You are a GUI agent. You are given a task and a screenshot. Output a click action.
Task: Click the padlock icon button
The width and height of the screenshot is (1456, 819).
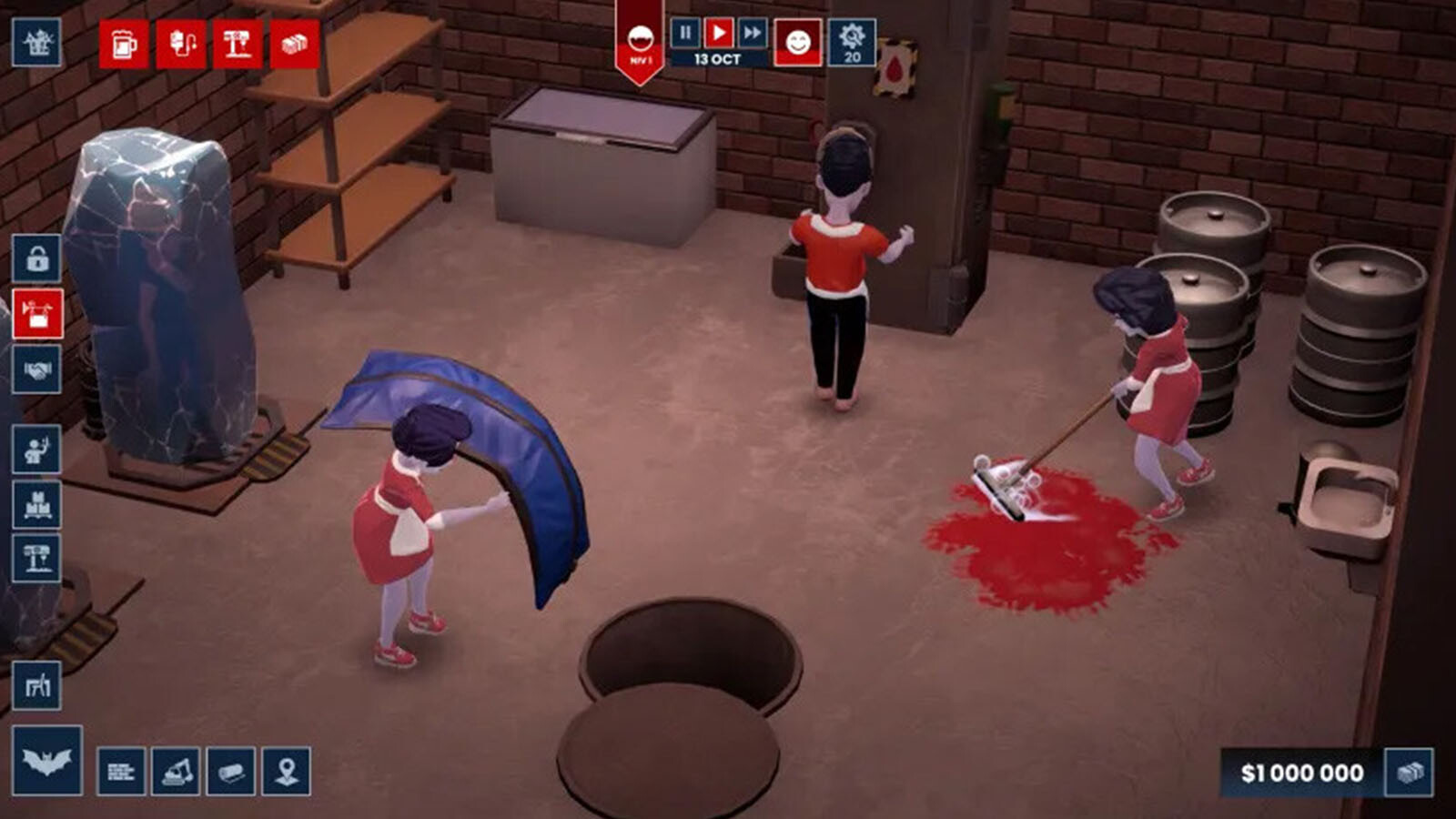click(x=37, y=258)
